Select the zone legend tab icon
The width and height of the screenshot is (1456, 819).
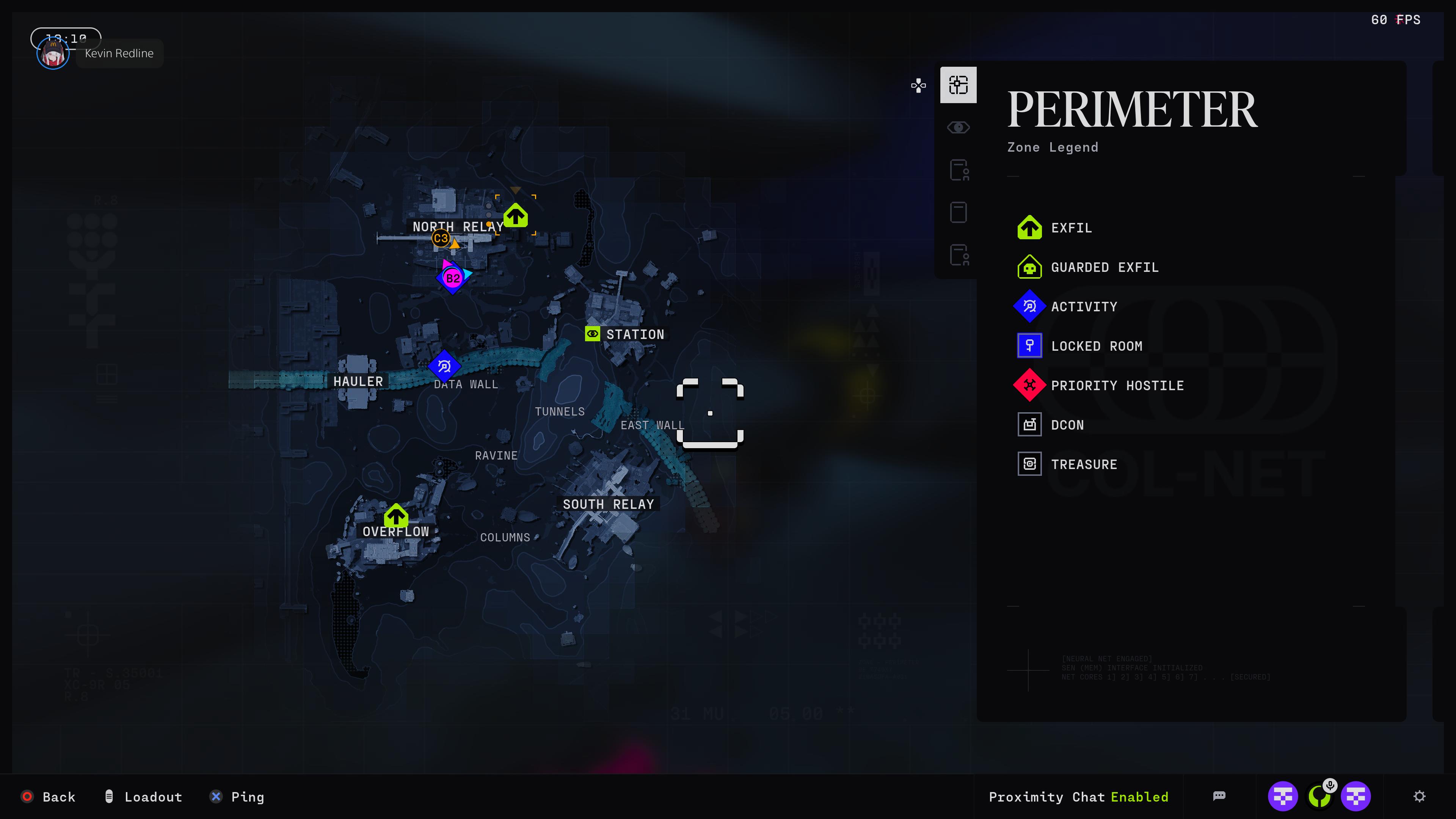coord(958,85)
